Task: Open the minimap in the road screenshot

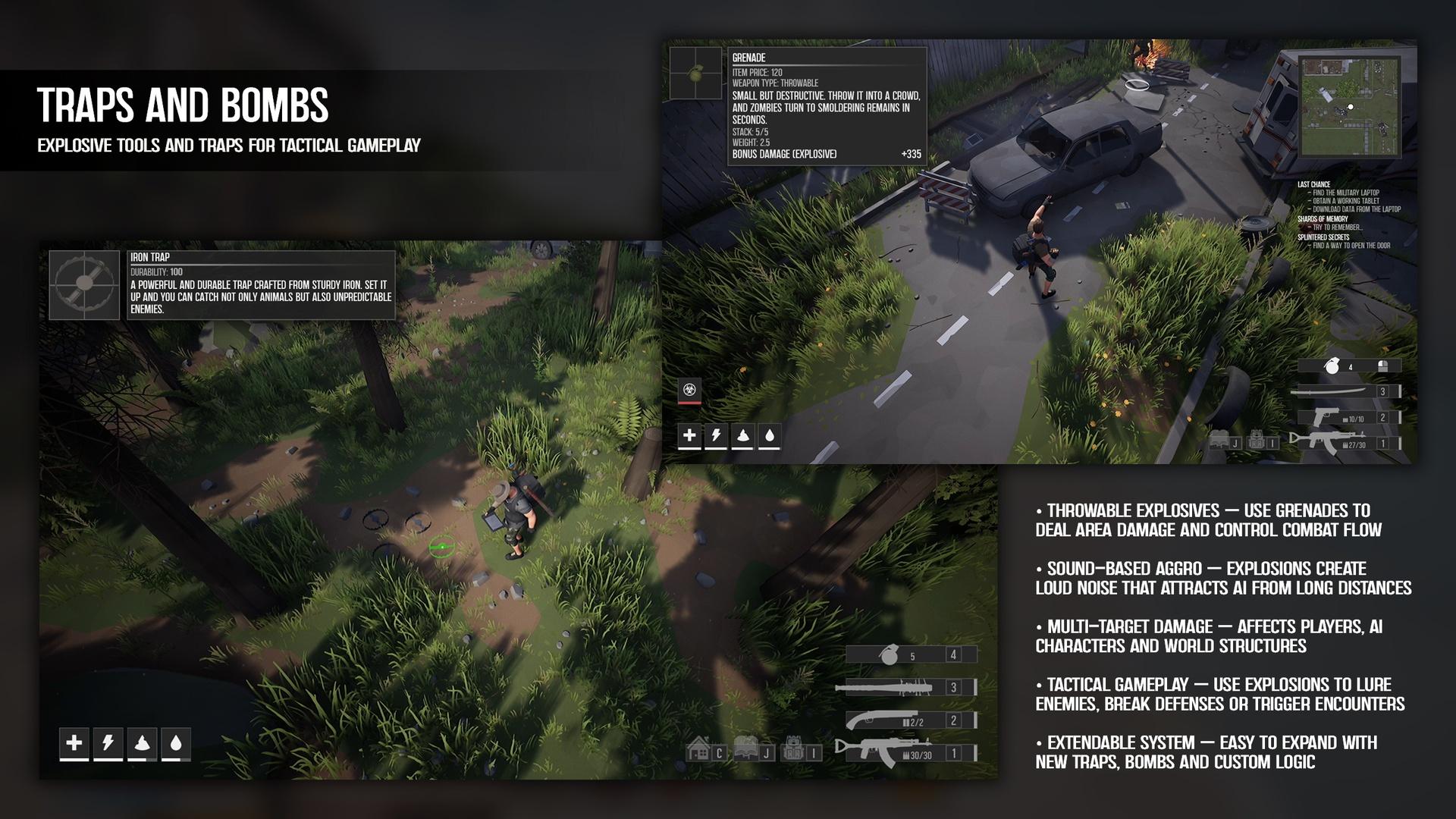Action: point(1349,106)
